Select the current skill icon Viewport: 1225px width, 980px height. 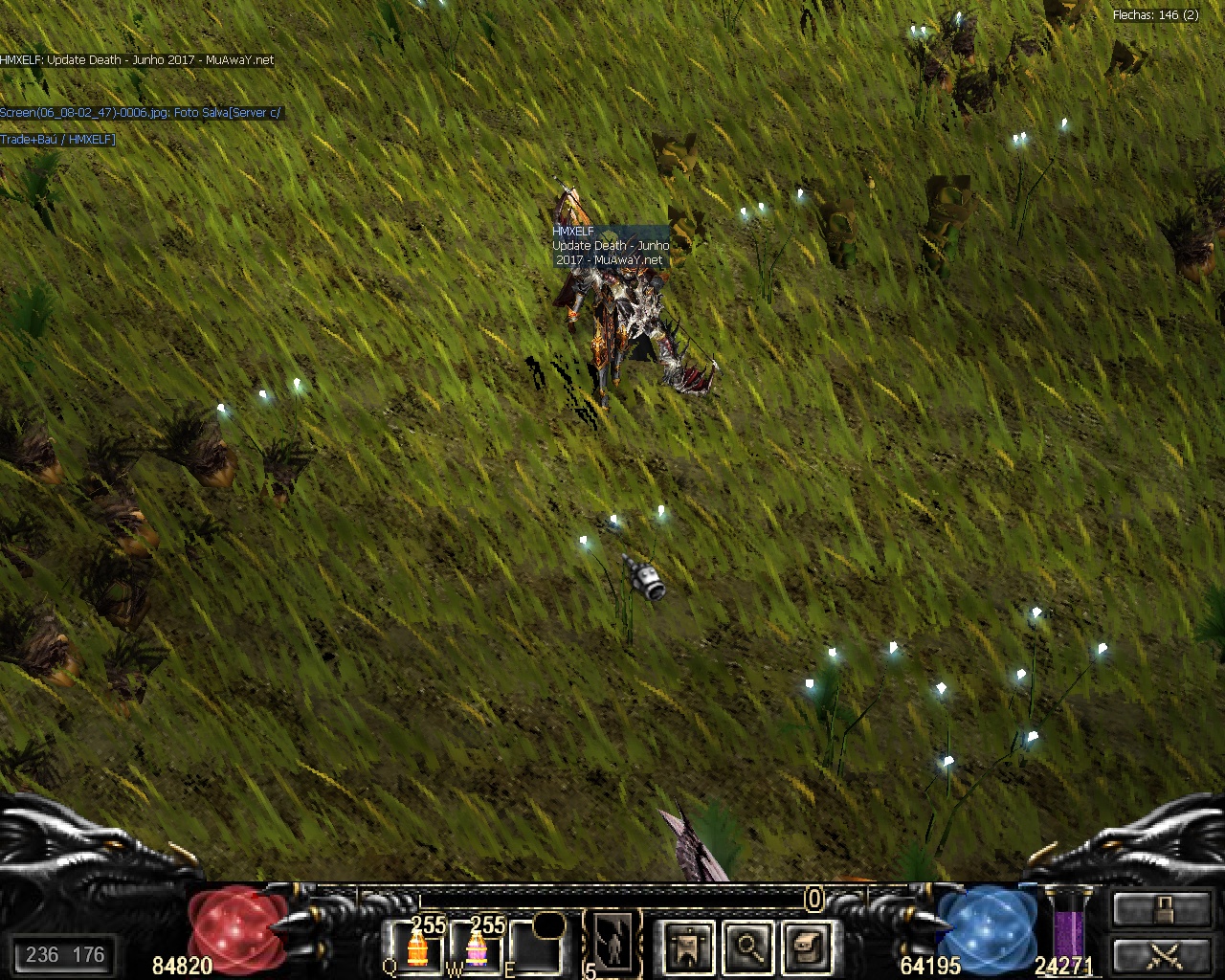click(612, 943)
